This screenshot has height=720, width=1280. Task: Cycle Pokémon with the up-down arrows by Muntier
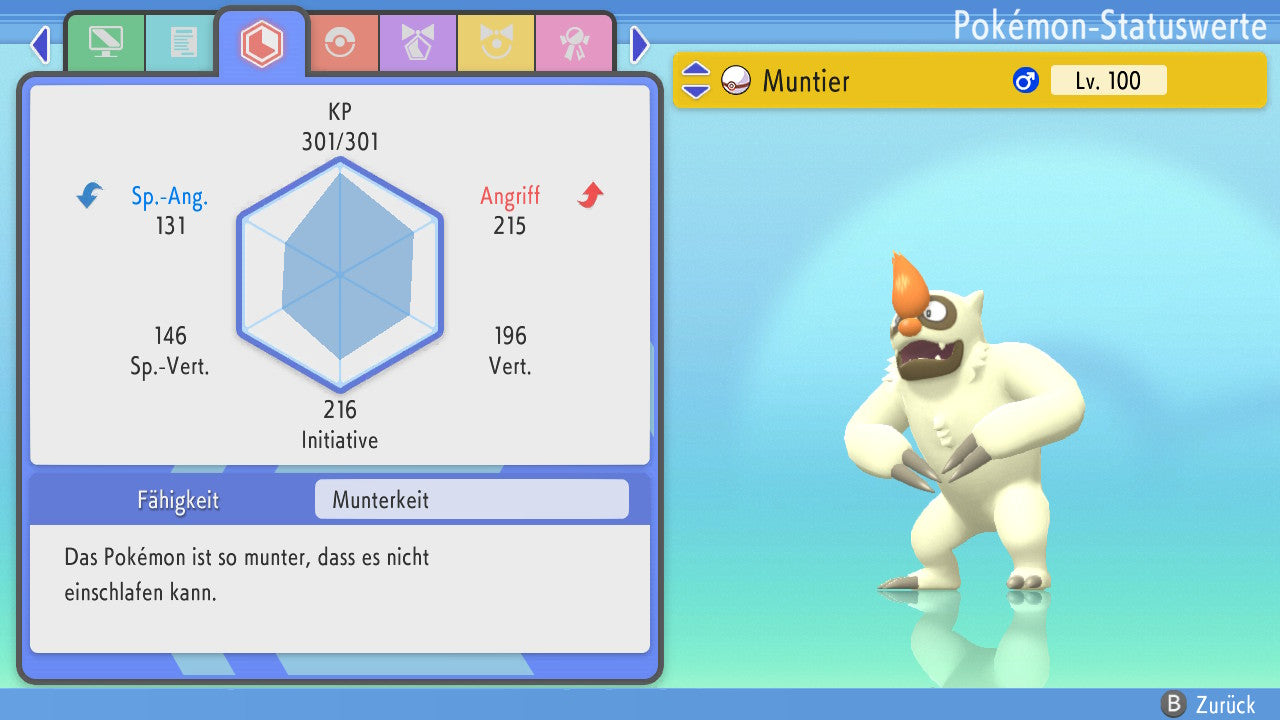coord(696,80)
